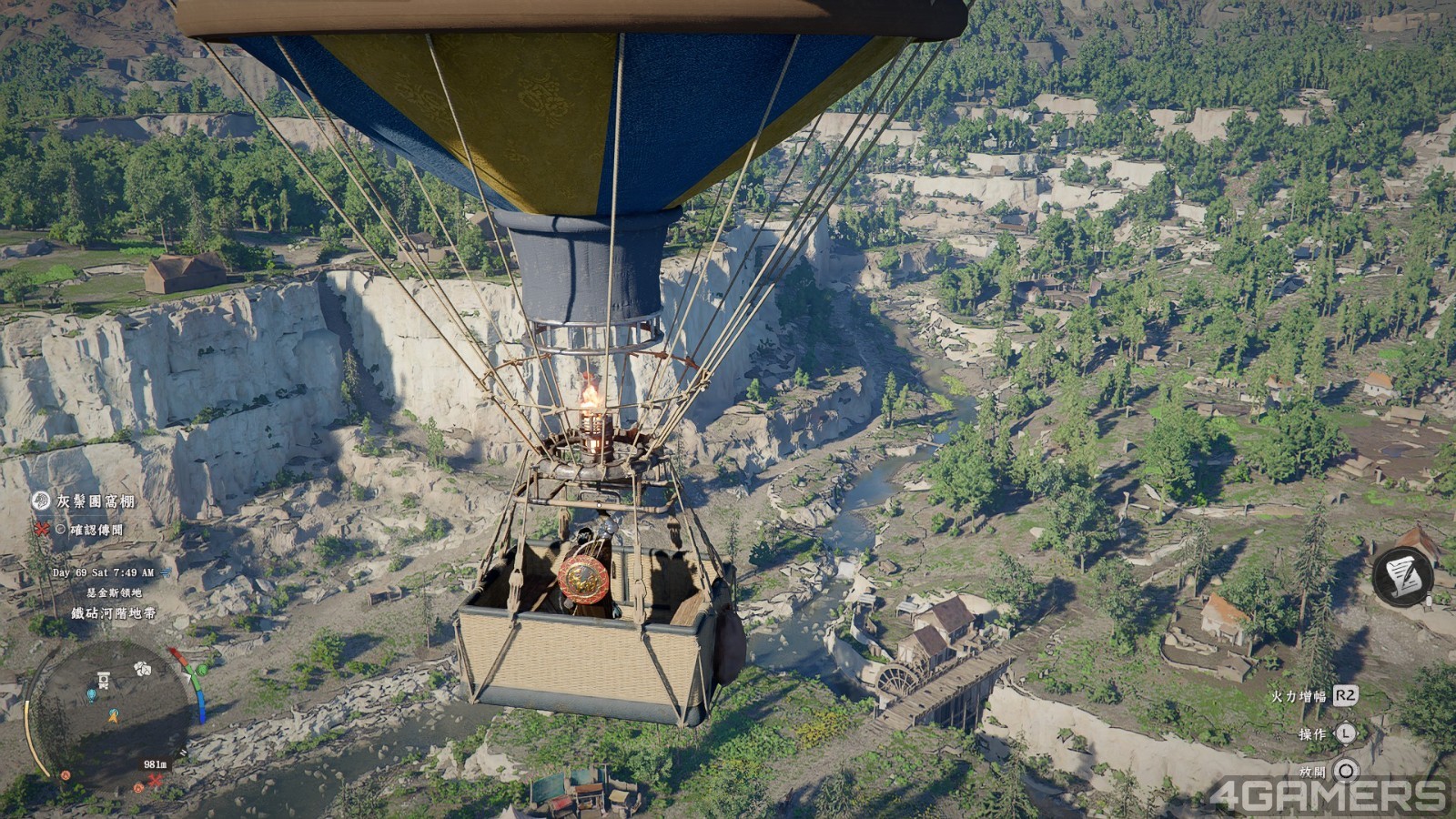This screenshot has width=1456, height=819.
Task: Click the blue balloon marker on minimap
Action: coord(91,695)
